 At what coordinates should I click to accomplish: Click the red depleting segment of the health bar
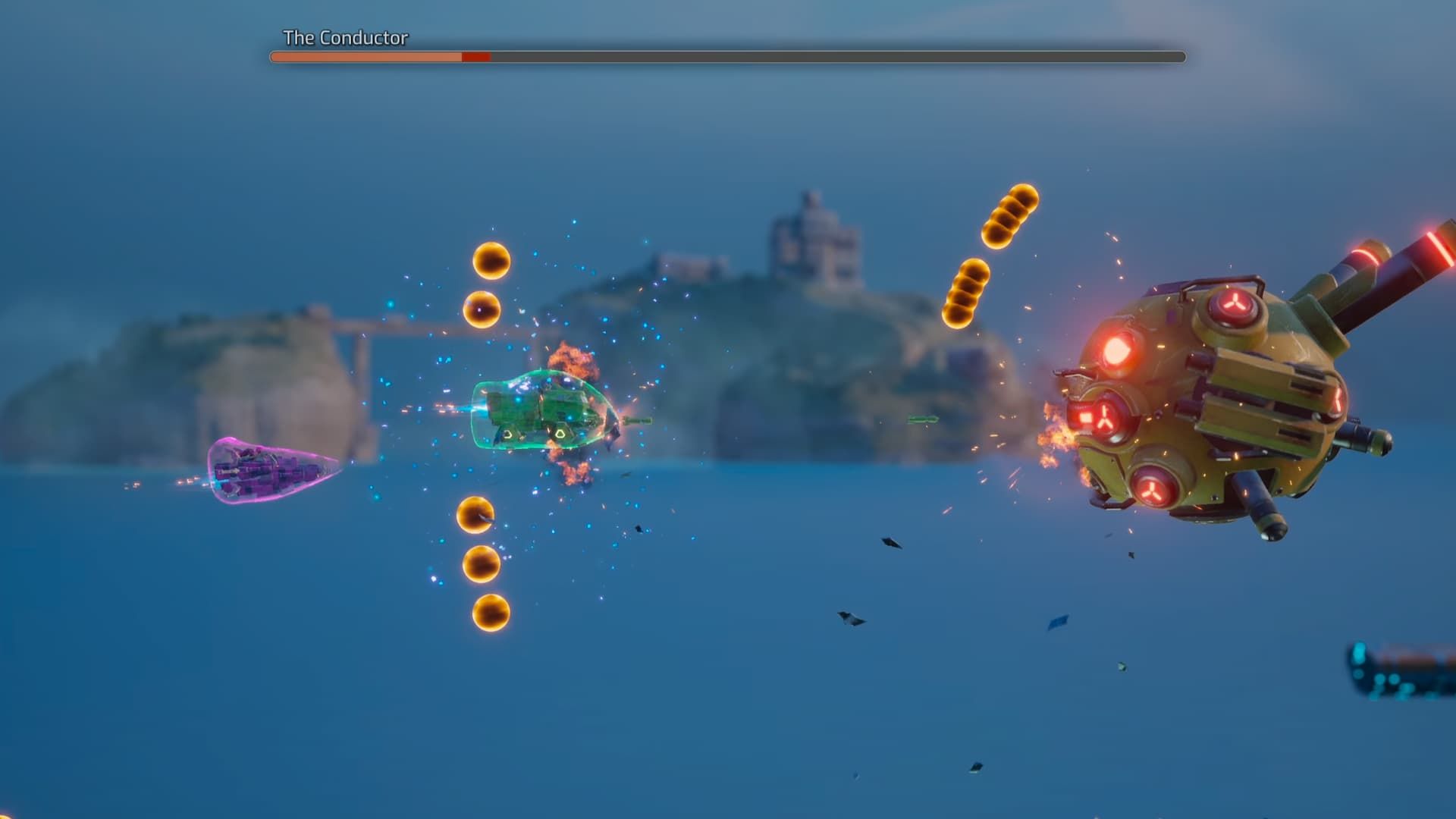pos(476,55)
